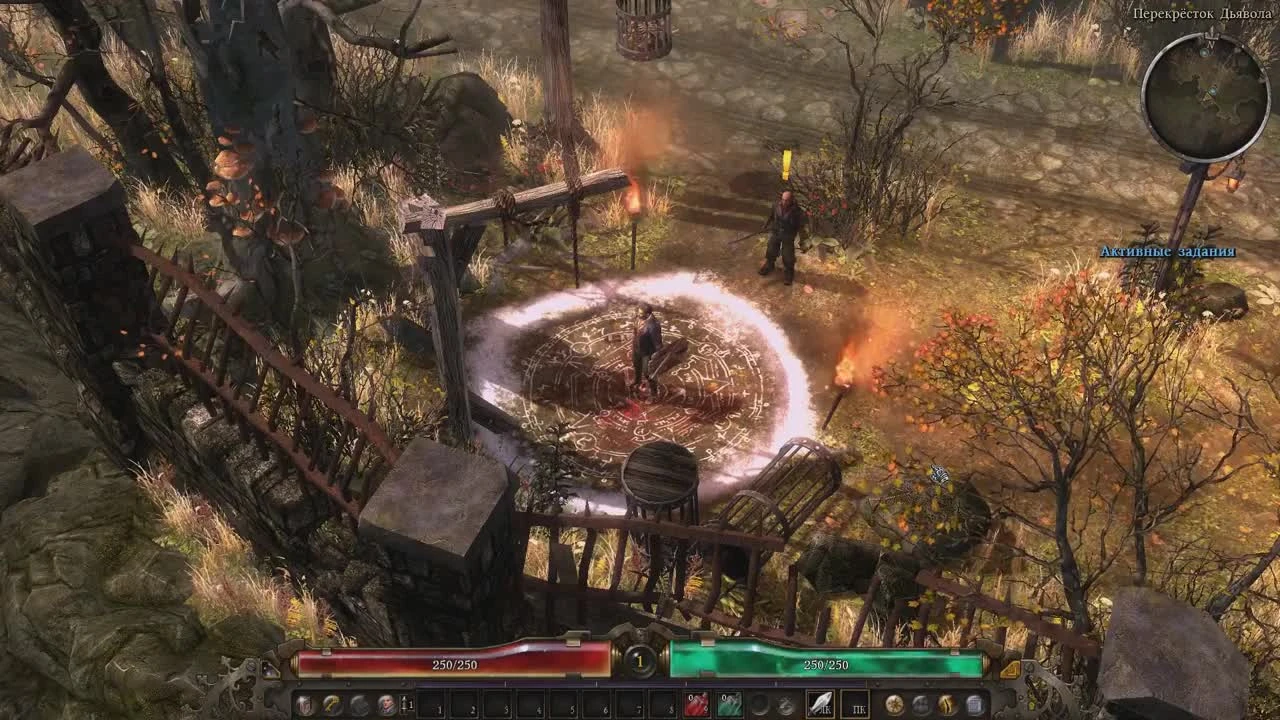
Task: Select the ПК right-click skill slot
Action: (x=858, y=703)
